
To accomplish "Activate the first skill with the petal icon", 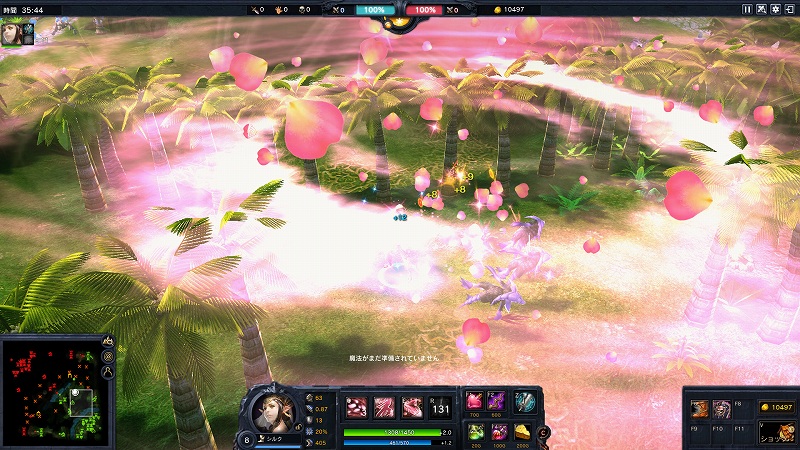I will [356, 407].
